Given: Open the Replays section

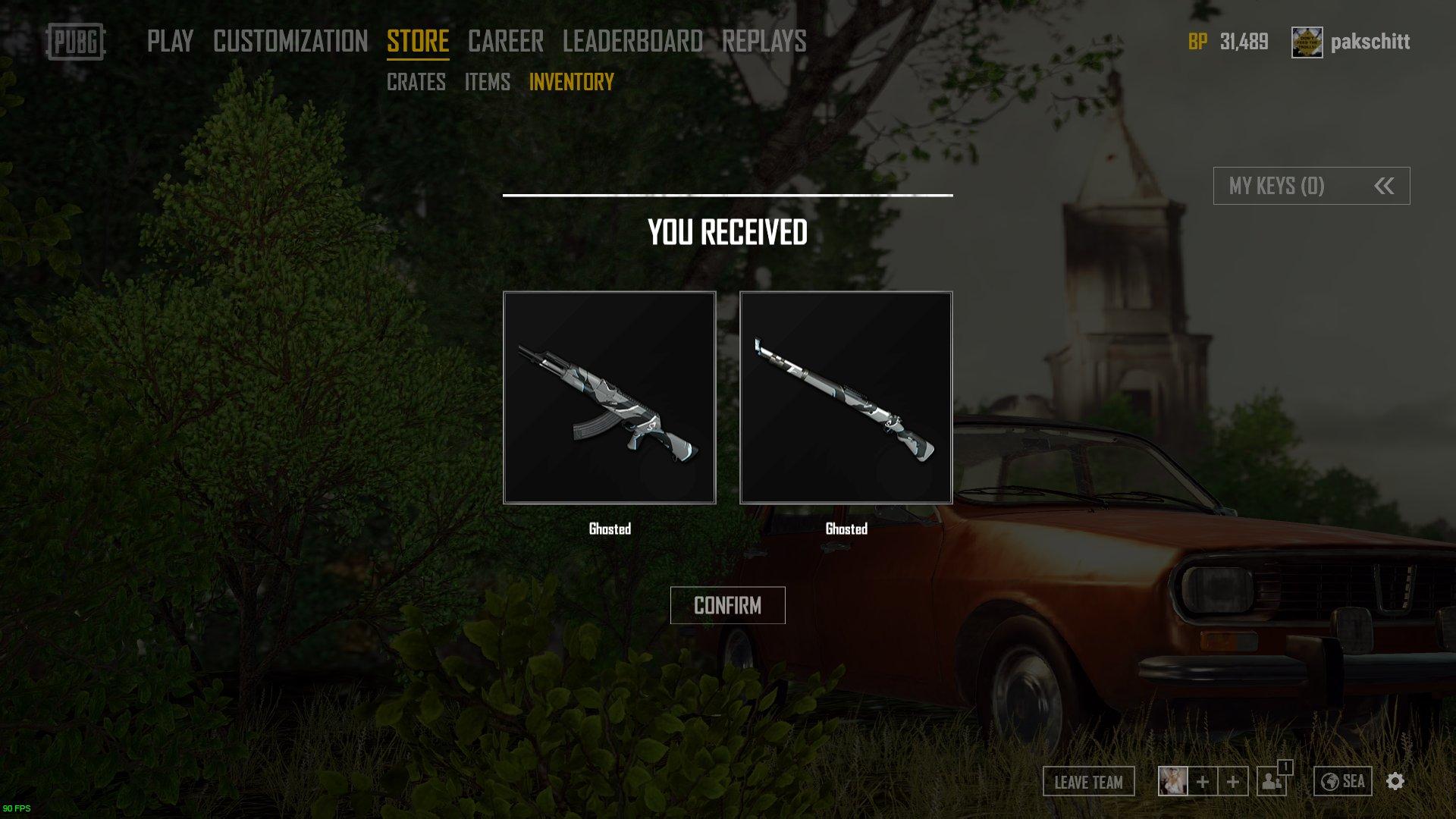Looking at the screenshot, I should pos(764,41).
